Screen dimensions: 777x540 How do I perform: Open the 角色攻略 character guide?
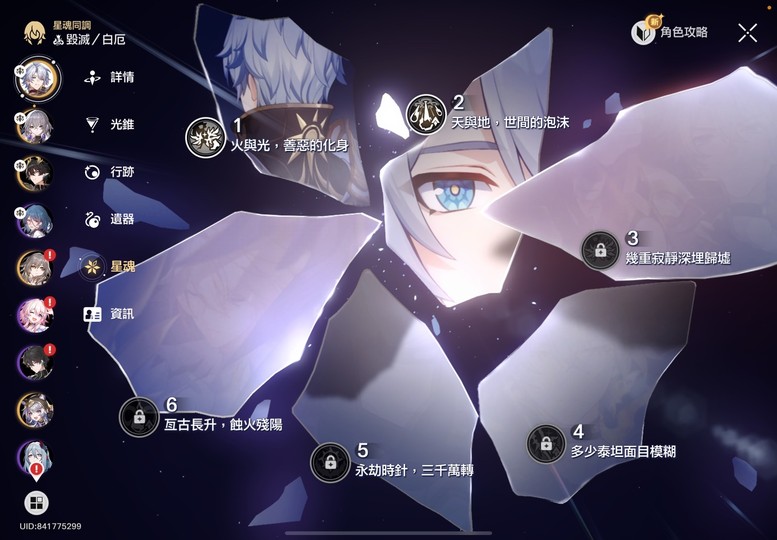point(670,33)
